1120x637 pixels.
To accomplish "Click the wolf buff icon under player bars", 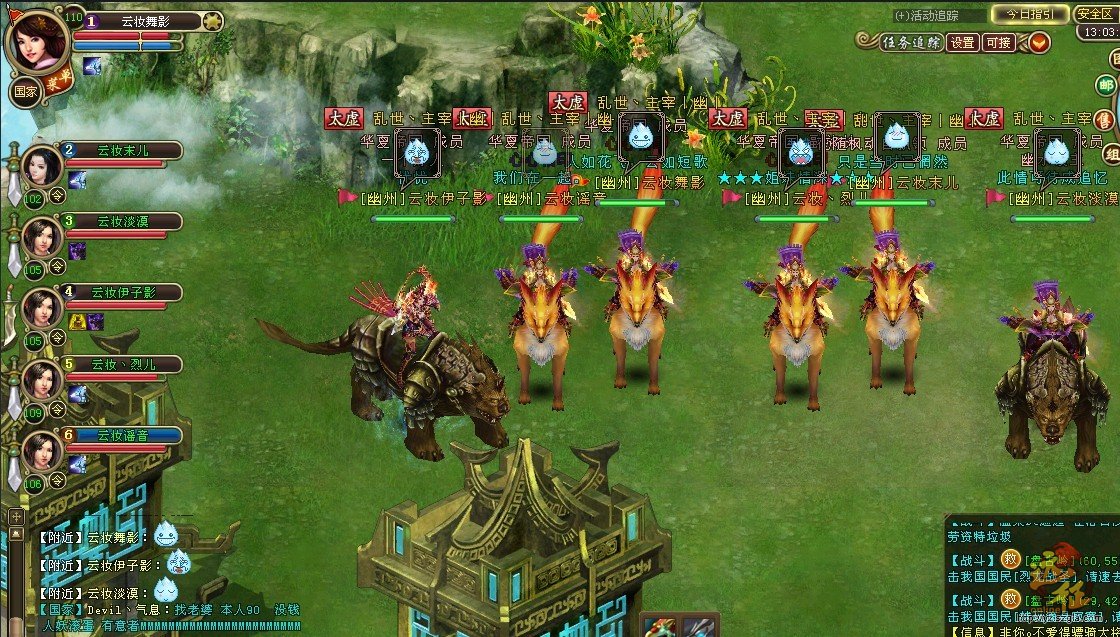I will click(x=92, y=67).
